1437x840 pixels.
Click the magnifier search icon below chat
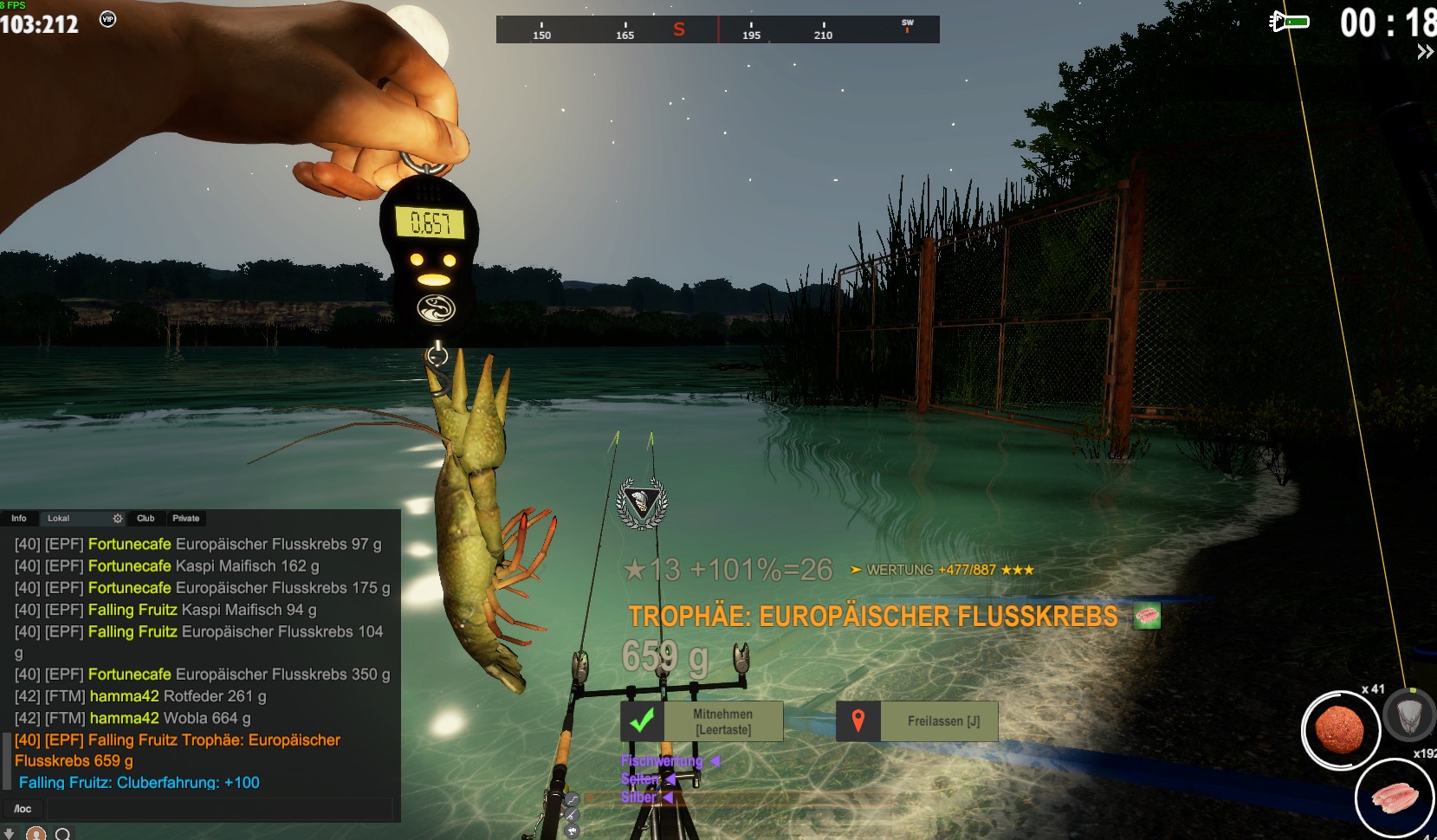pos(62,833)
